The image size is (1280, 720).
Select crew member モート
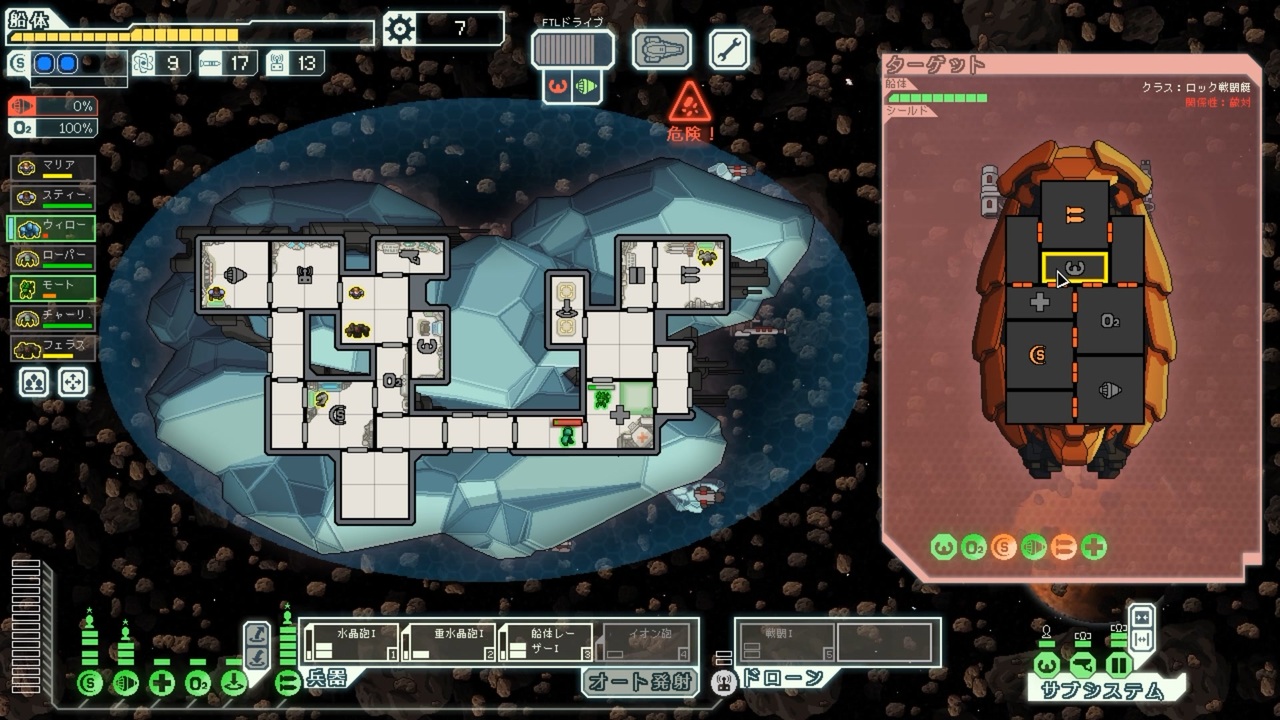pos(54,288)
